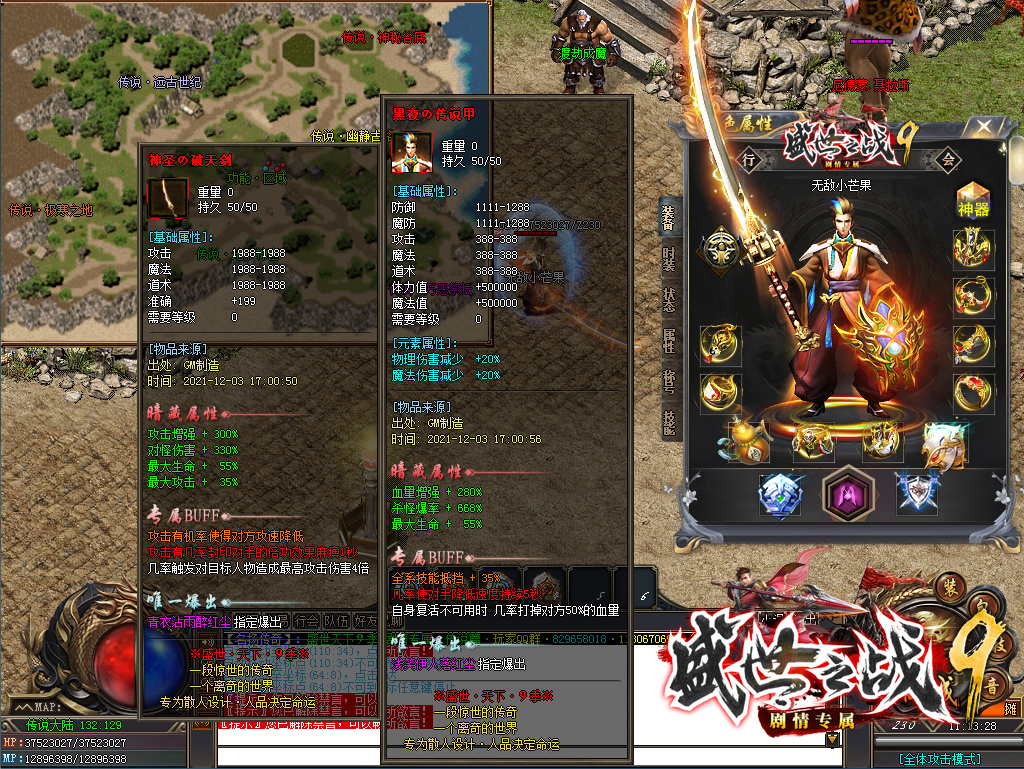
Task: Click the 行 diamond button
Action: [x=749, y=159]
